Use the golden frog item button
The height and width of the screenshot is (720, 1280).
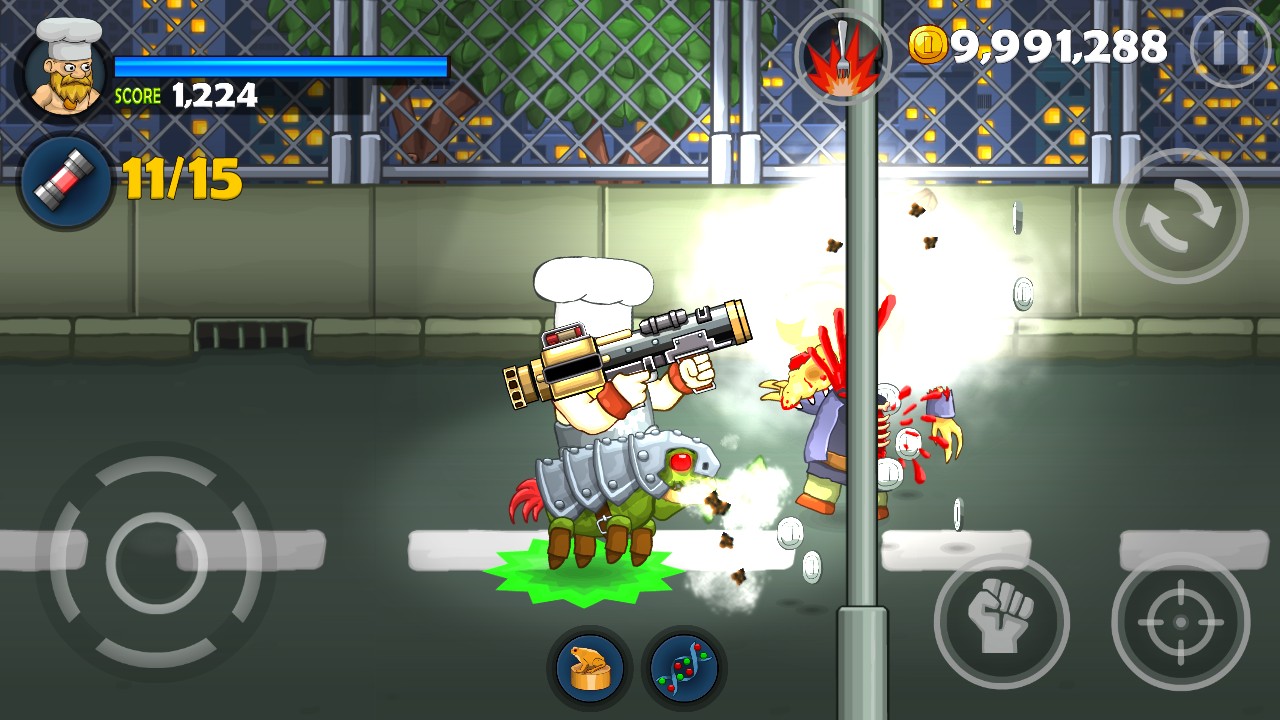589,667
